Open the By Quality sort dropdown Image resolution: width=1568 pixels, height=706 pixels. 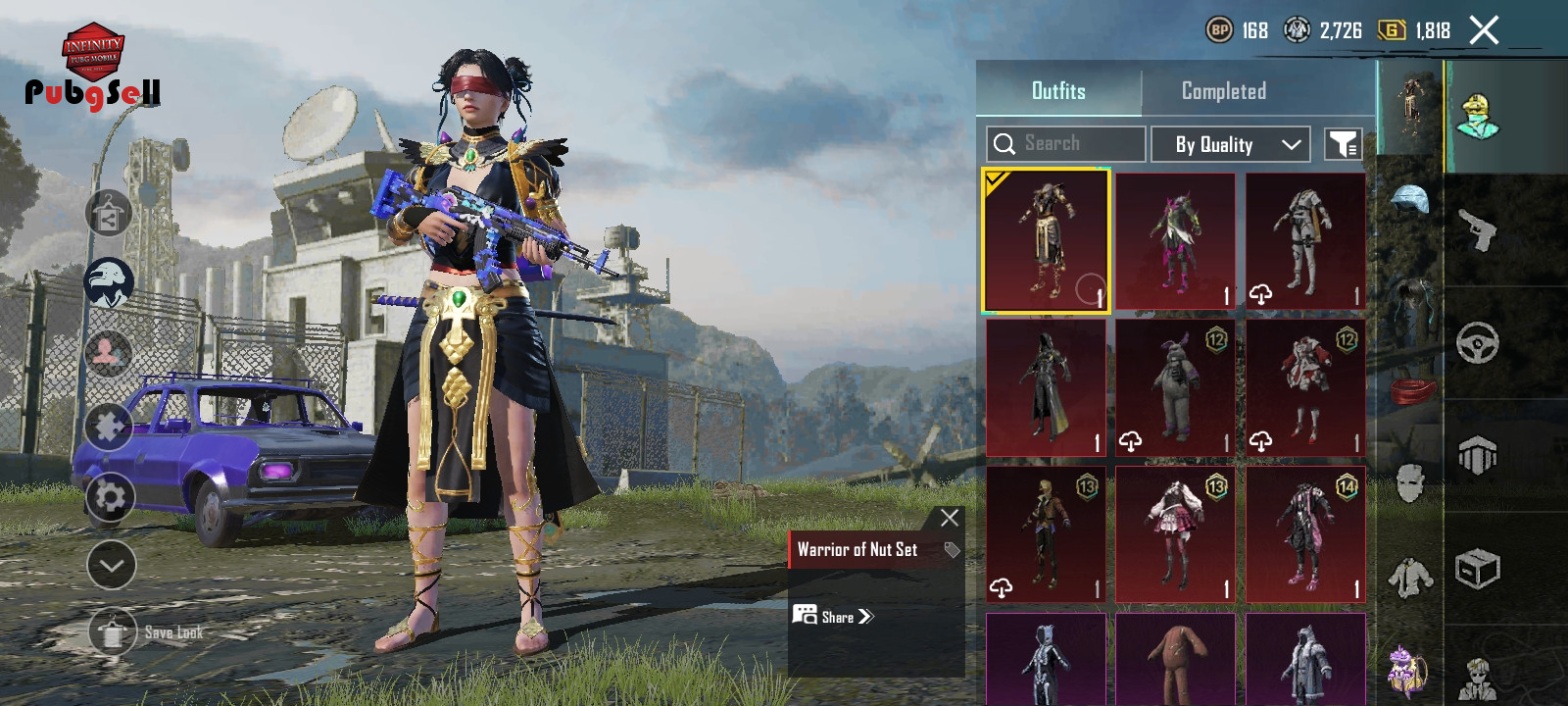[1230, 145]
